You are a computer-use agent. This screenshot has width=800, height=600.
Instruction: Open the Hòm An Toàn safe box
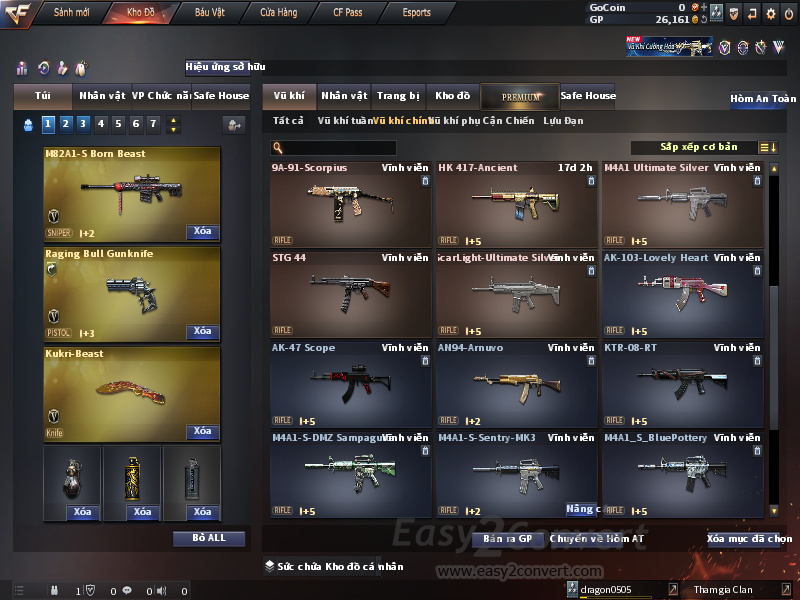click(x=763, y=99)
